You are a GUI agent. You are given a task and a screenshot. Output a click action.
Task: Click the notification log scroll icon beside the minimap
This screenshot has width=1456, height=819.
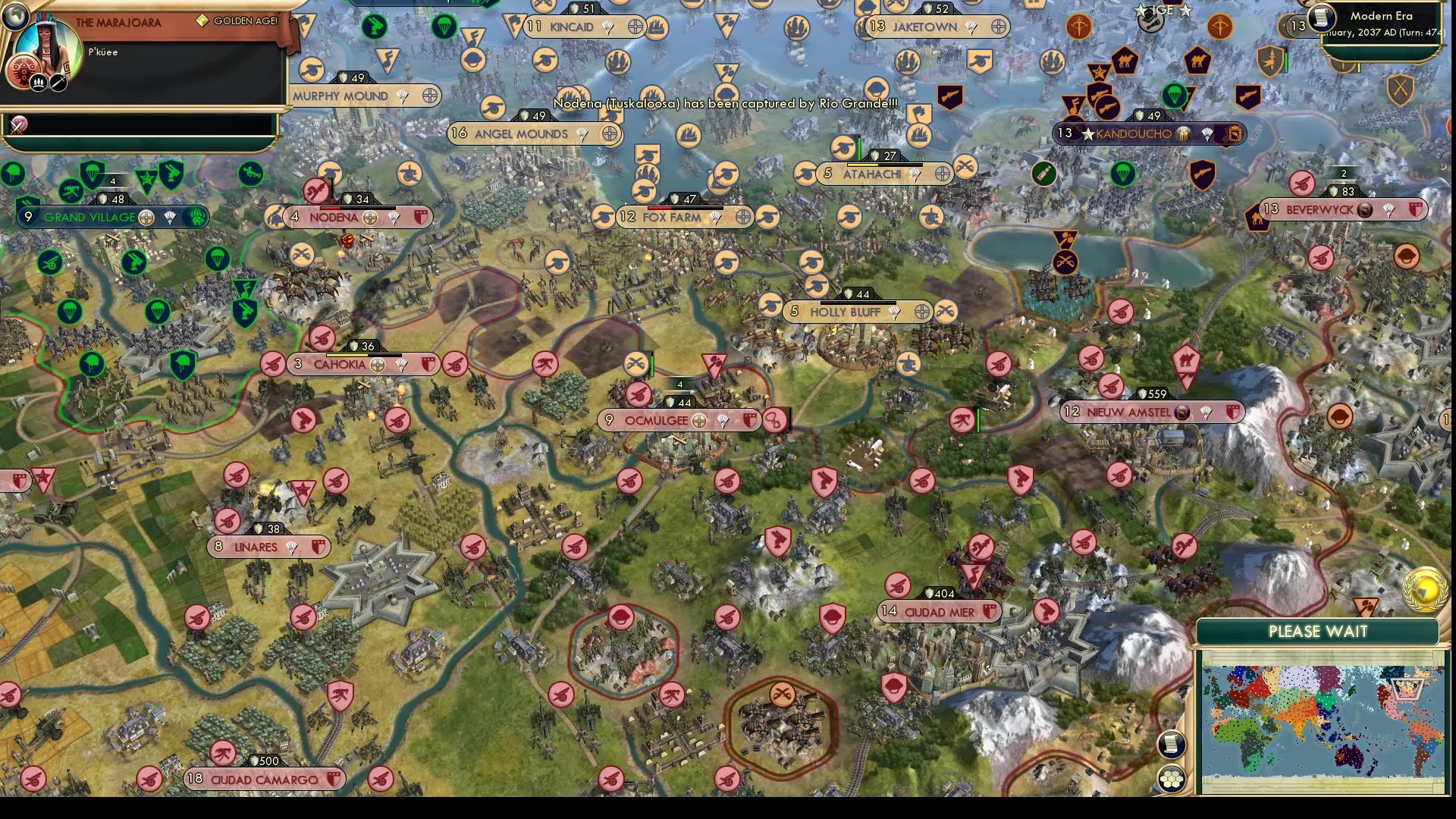click(x=1171, y=745)
